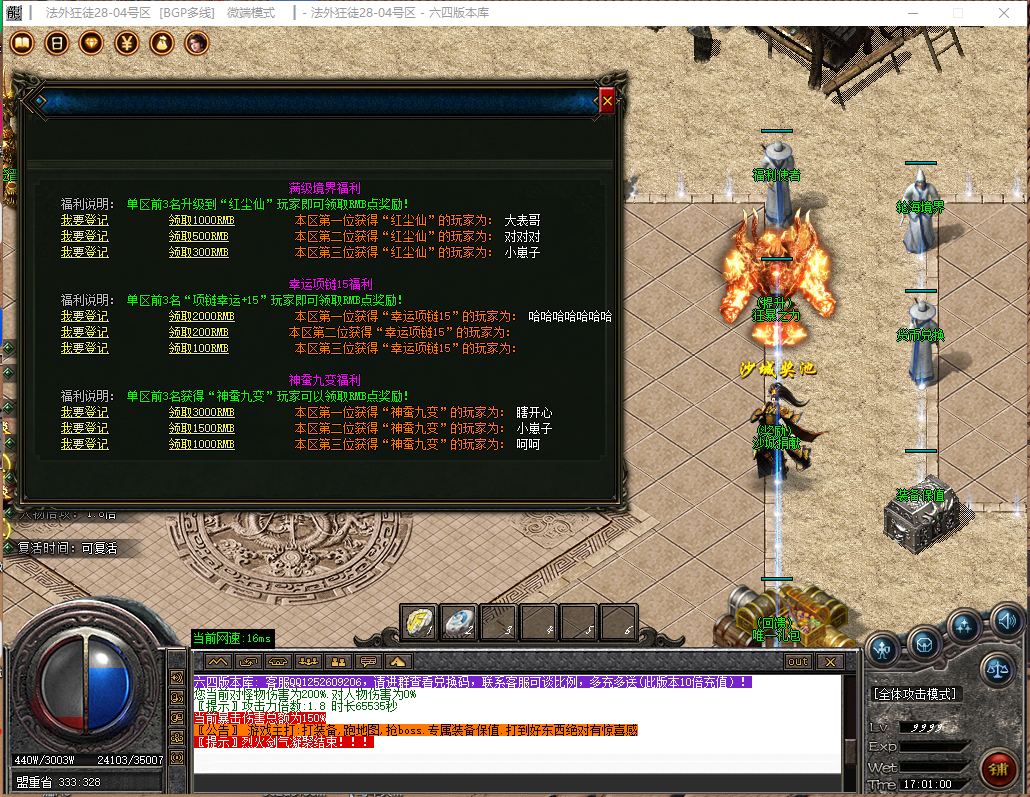Open the red 铺 shop button
The height and width of the screenshot is (797, 1030).
point(997,767)
